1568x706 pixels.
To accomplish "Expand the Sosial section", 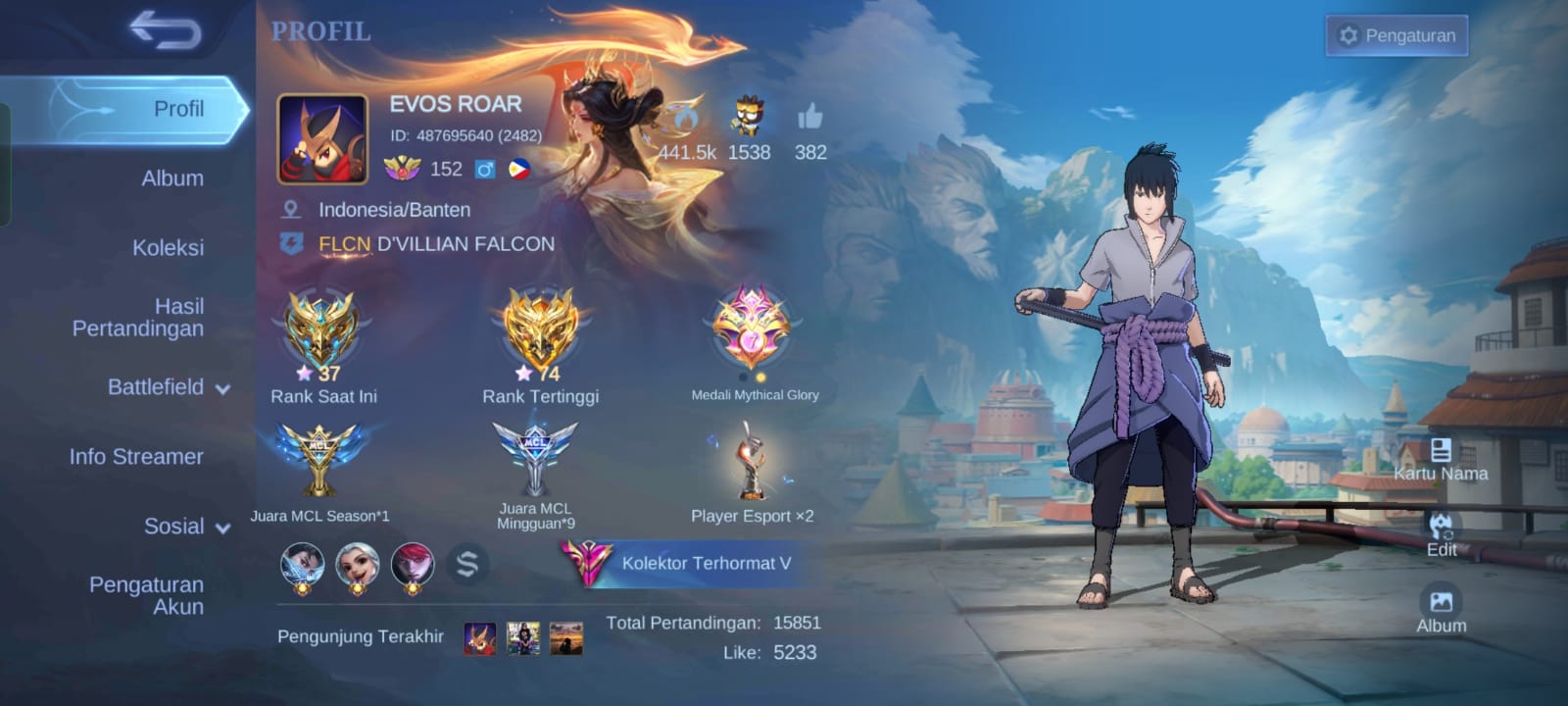I will click(186, 527).
